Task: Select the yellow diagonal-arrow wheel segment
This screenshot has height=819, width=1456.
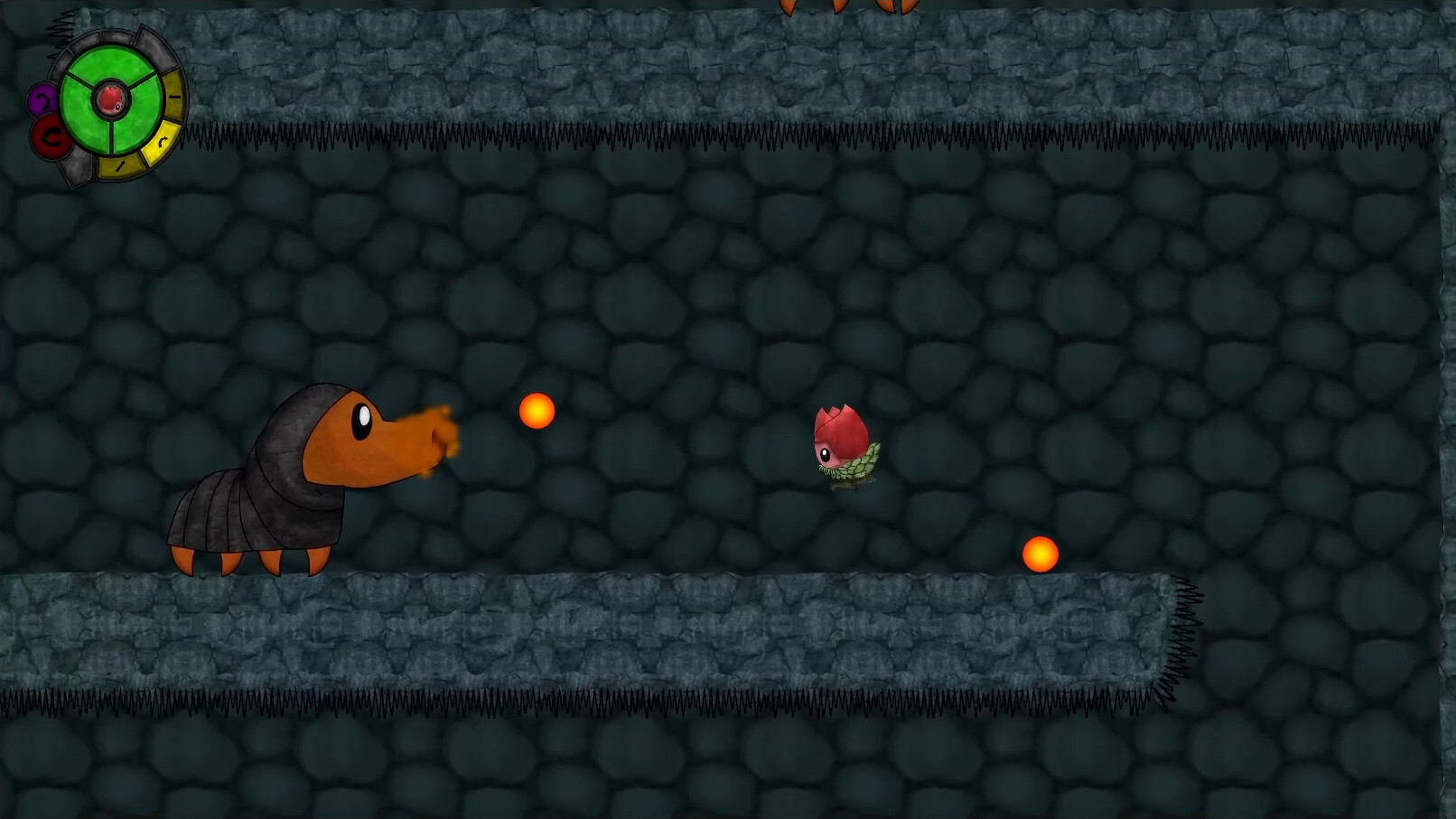Action: click(118, 166)
